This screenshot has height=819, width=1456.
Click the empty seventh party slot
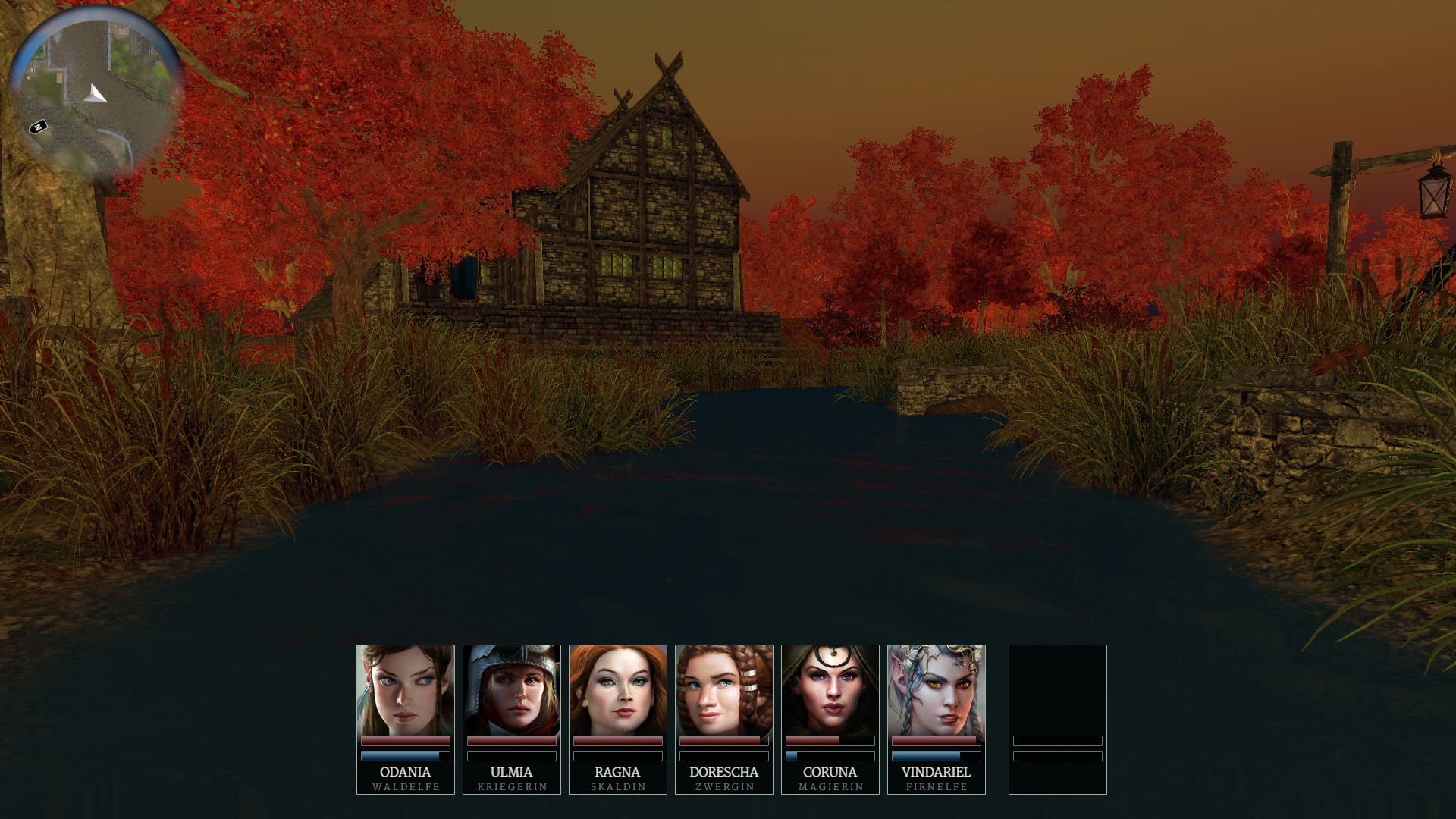pyautogui.click(x=1057, y=717)
